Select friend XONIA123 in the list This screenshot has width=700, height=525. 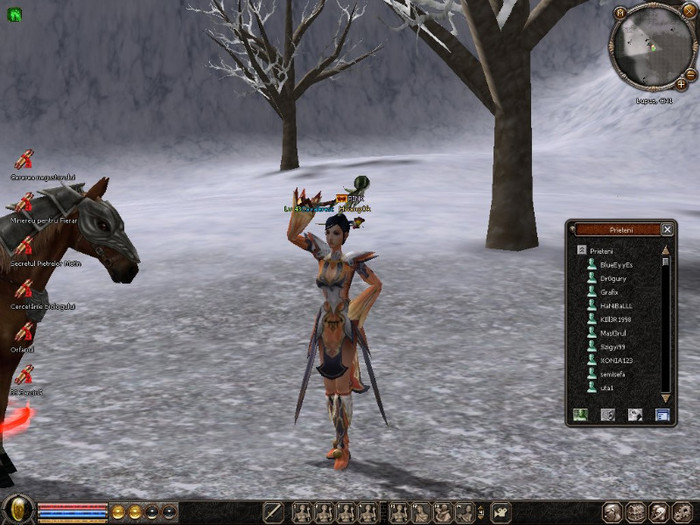point(616,360)
